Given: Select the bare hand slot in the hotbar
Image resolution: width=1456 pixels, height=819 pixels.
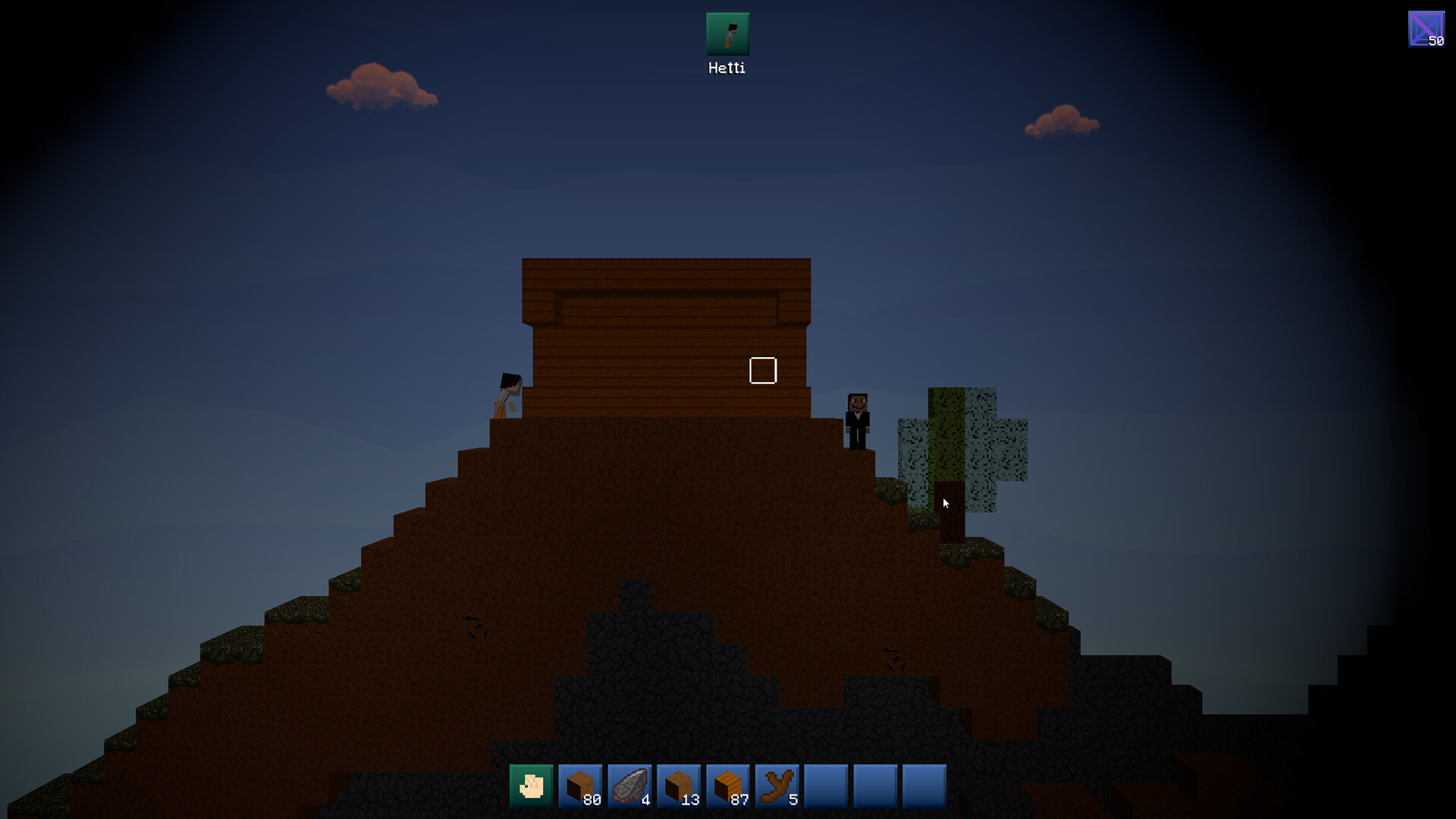Looking at the screenshot, I should pos(533,786).
